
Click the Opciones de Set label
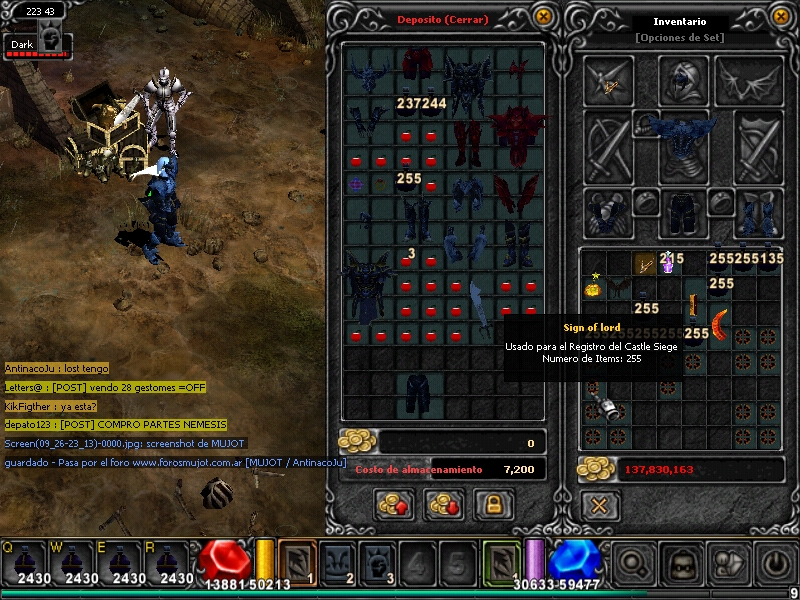(679, 38)
